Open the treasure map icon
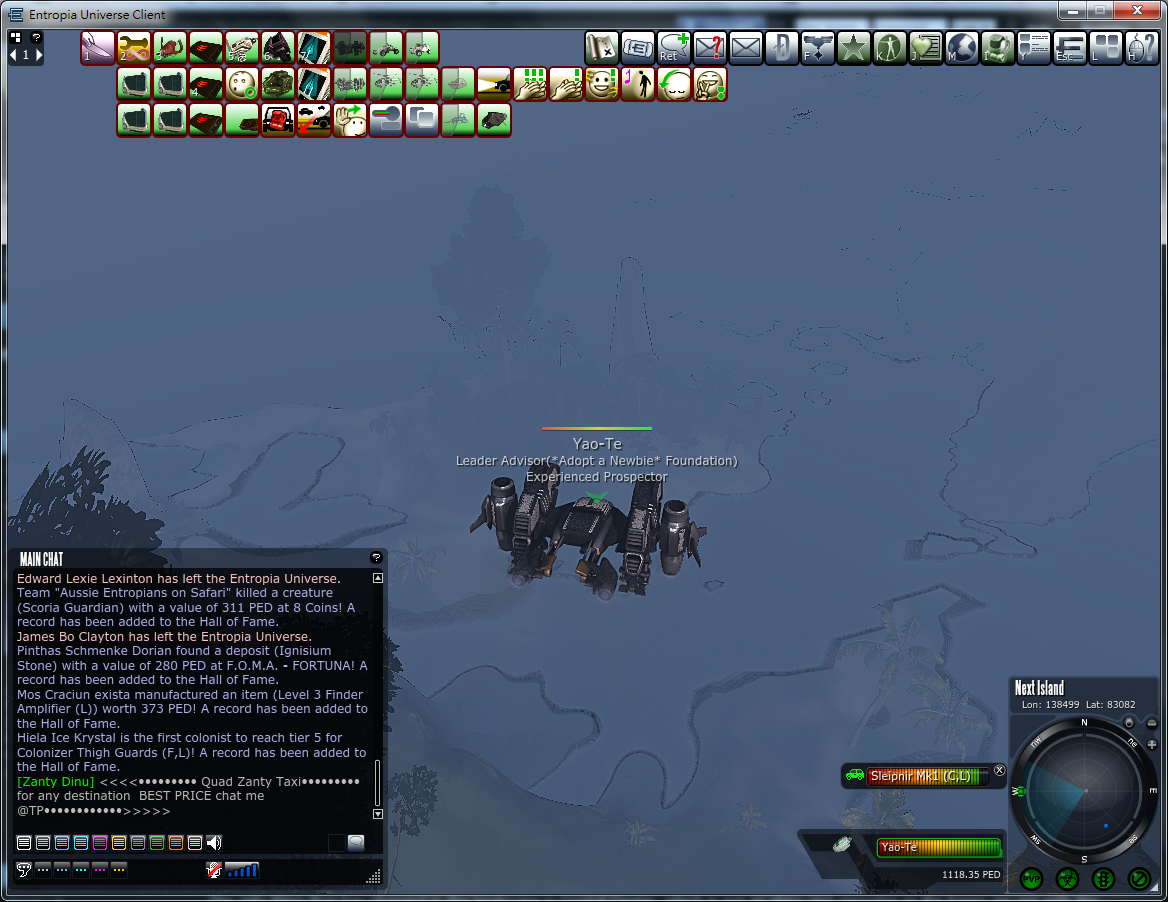The image size is (1168, 902). click(602, 47)
